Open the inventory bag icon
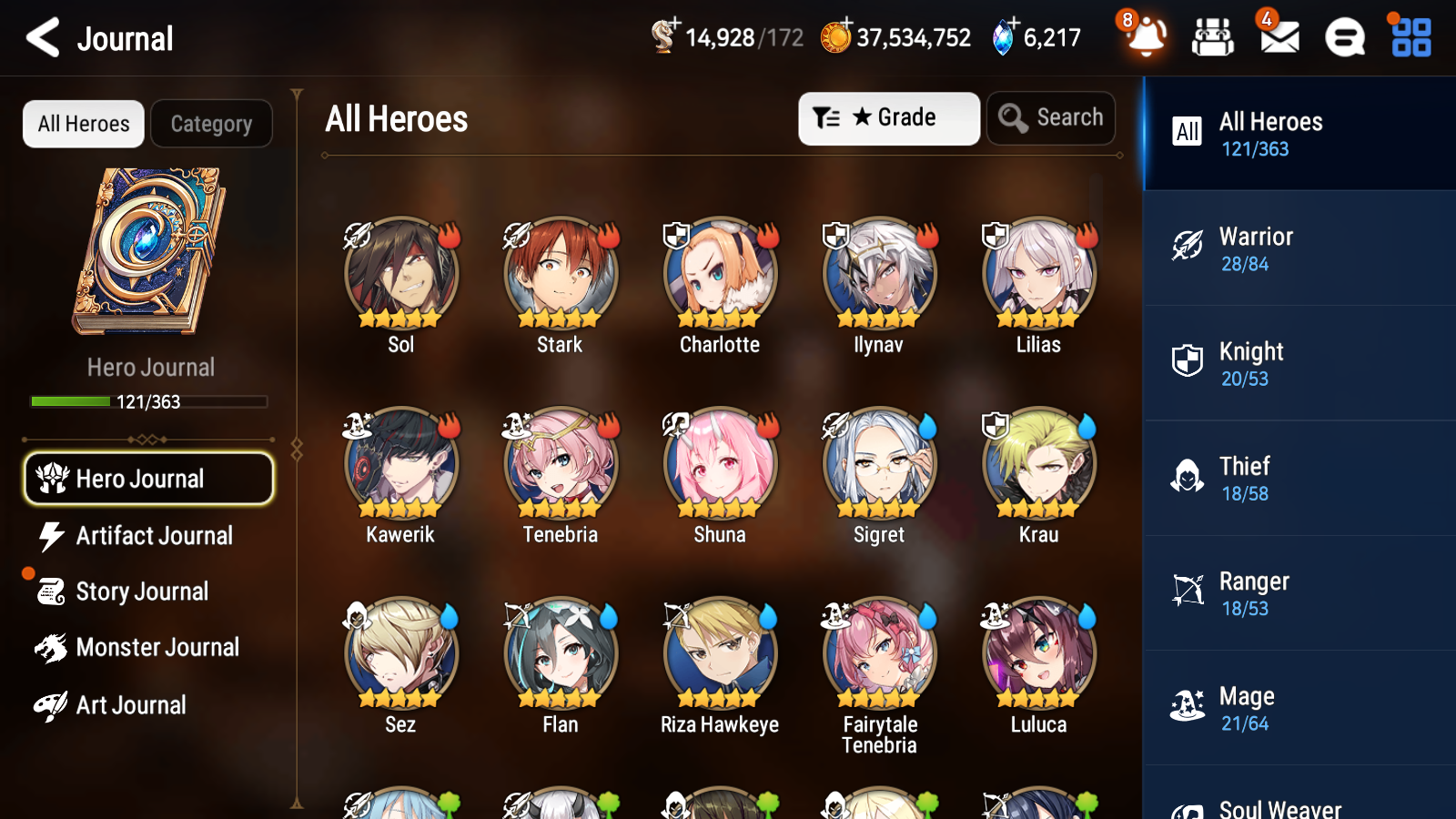This screenshot has height=819, width=1456. click(1213, 38)
